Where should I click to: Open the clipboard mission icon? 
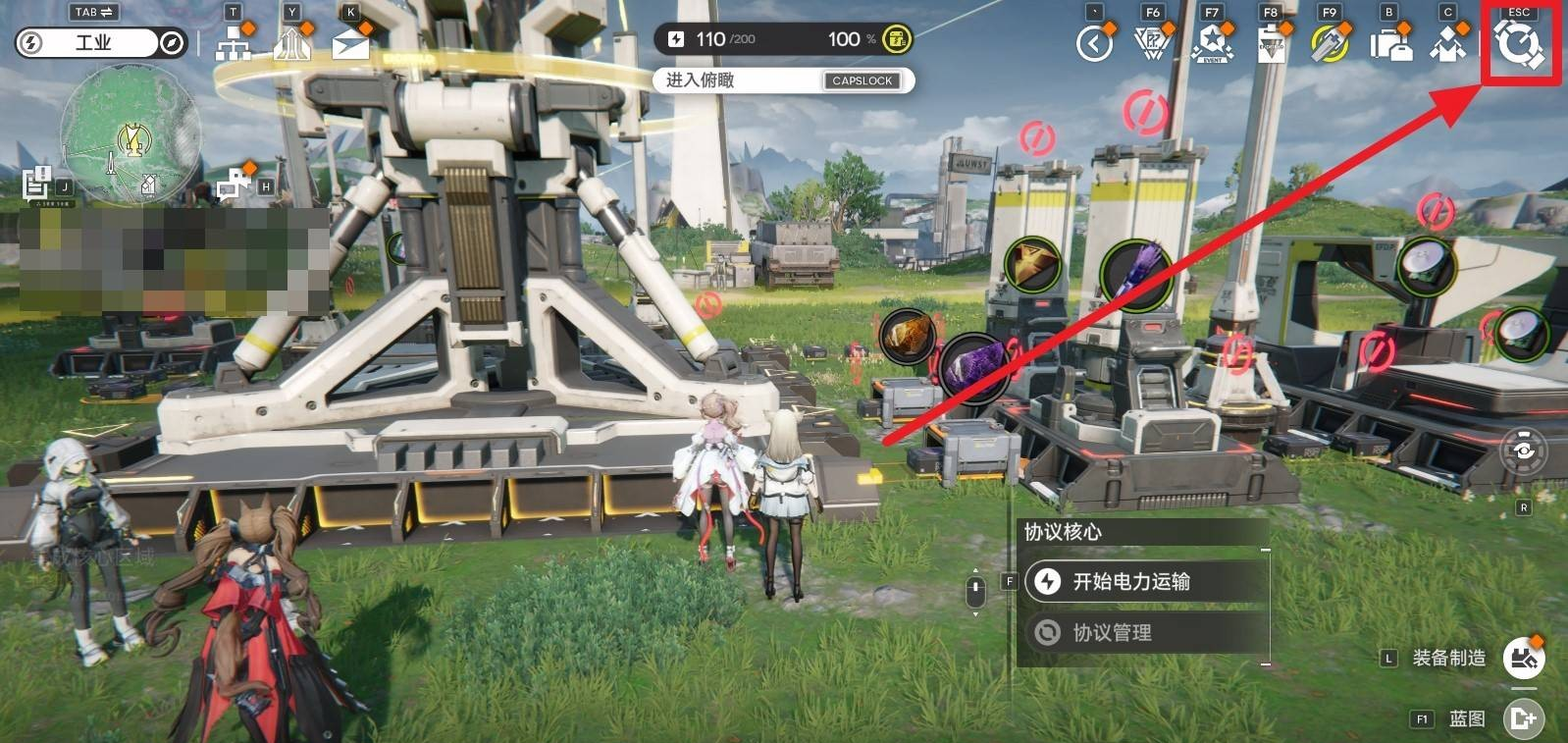click(1272, 44)
